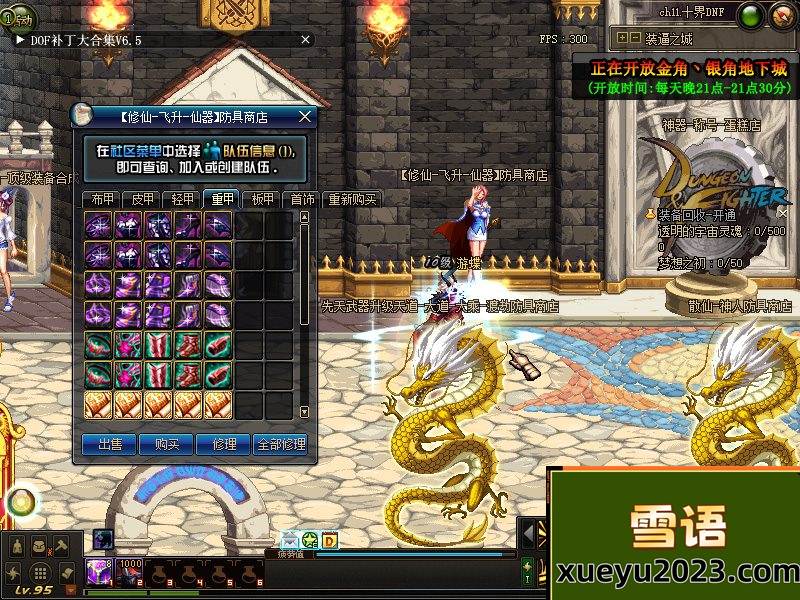Click the shop list scroll-down arrow
The height and width of the screenshot is (600, 800).
(304, 412)
